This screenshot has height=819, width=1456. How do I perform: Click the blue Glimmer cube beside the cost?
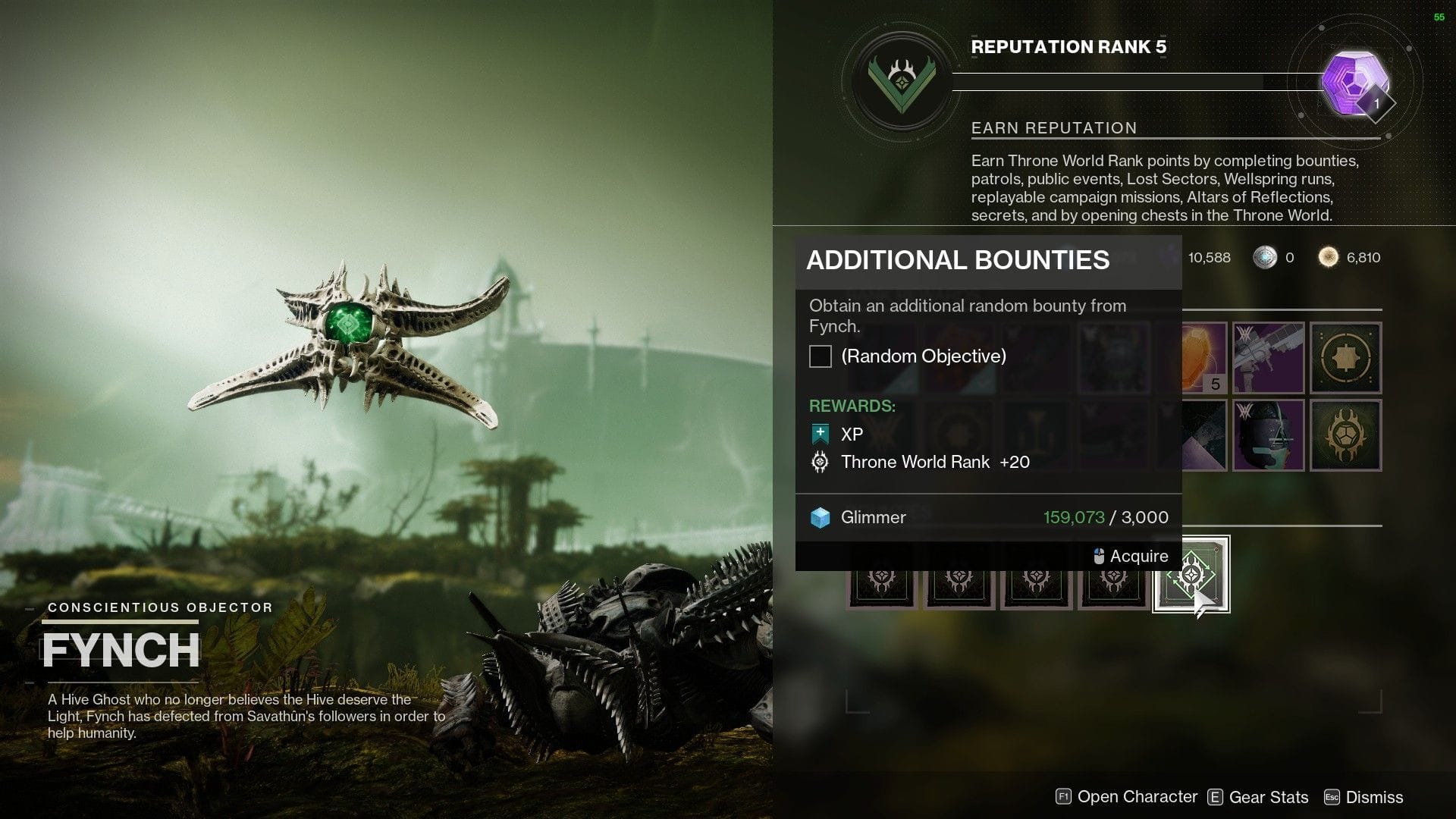(x=821, y=517)
